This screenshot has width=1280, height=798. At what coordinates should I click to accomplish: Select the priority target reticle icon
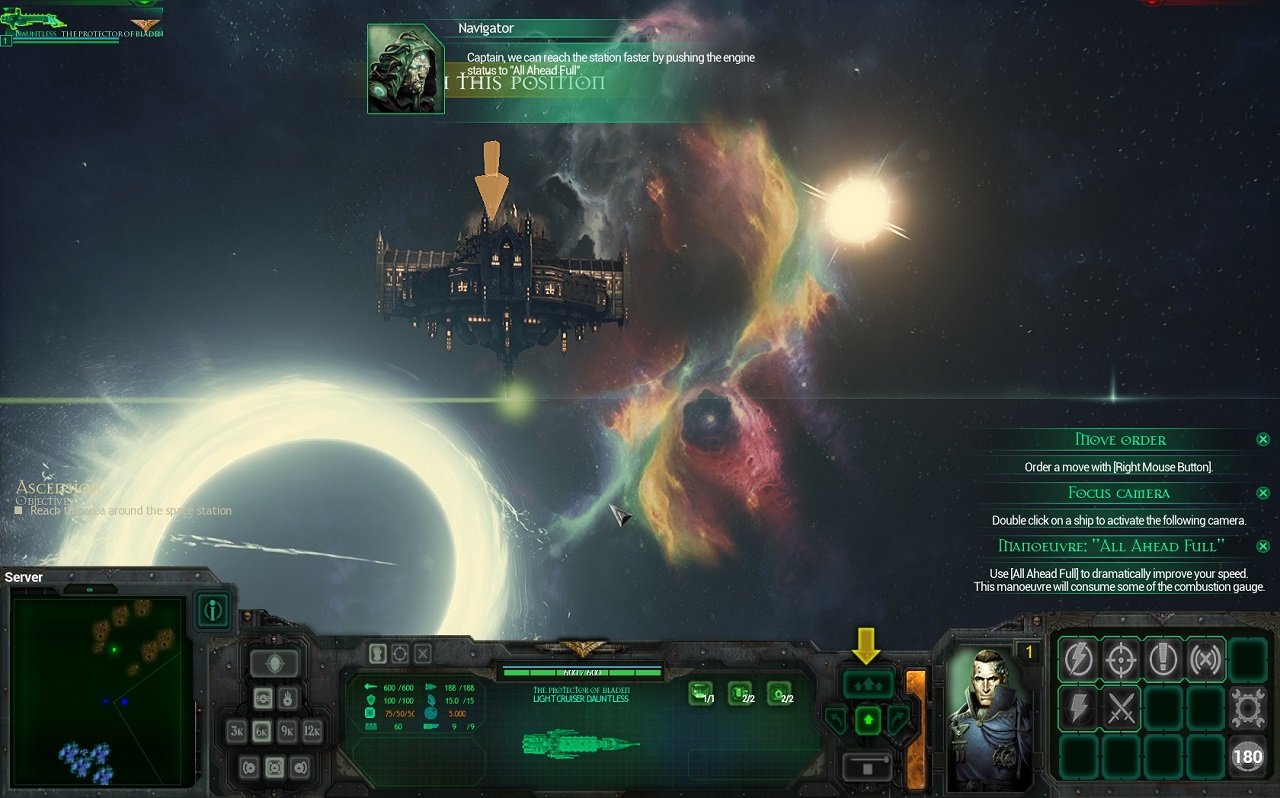[1122, 658]
